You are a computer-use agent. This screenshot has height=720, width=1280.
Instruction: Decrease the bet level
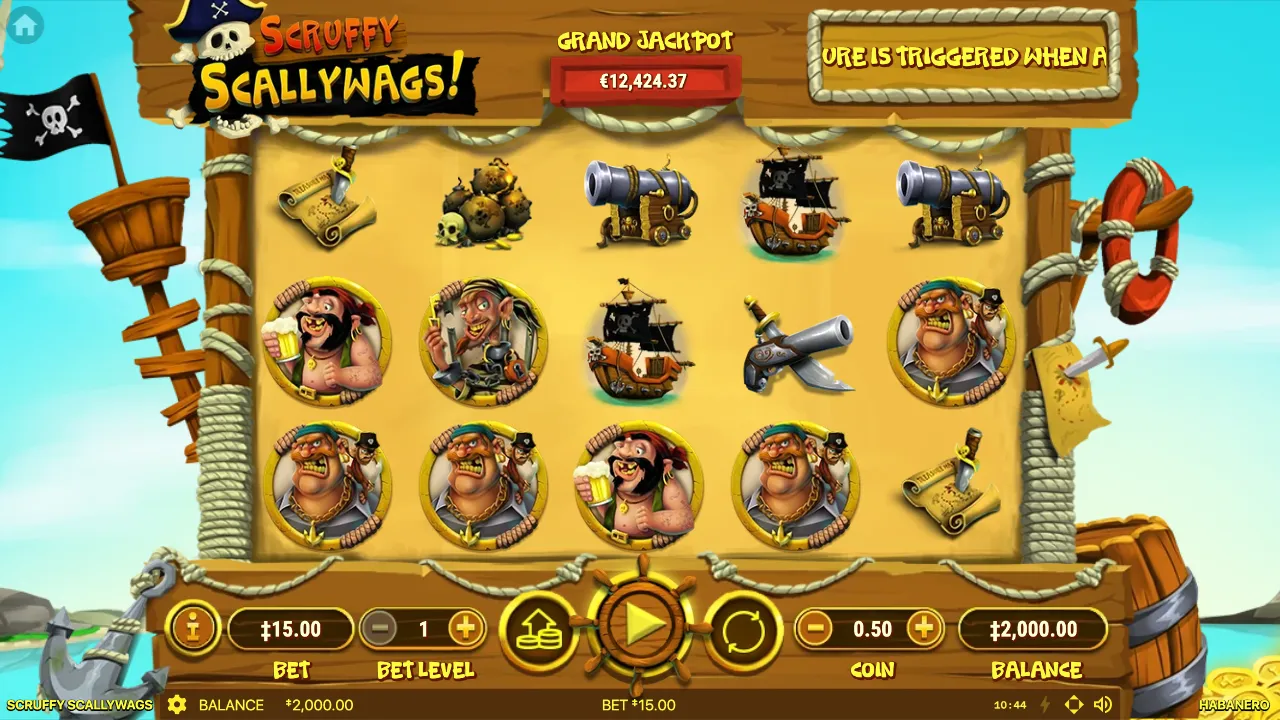378,629
